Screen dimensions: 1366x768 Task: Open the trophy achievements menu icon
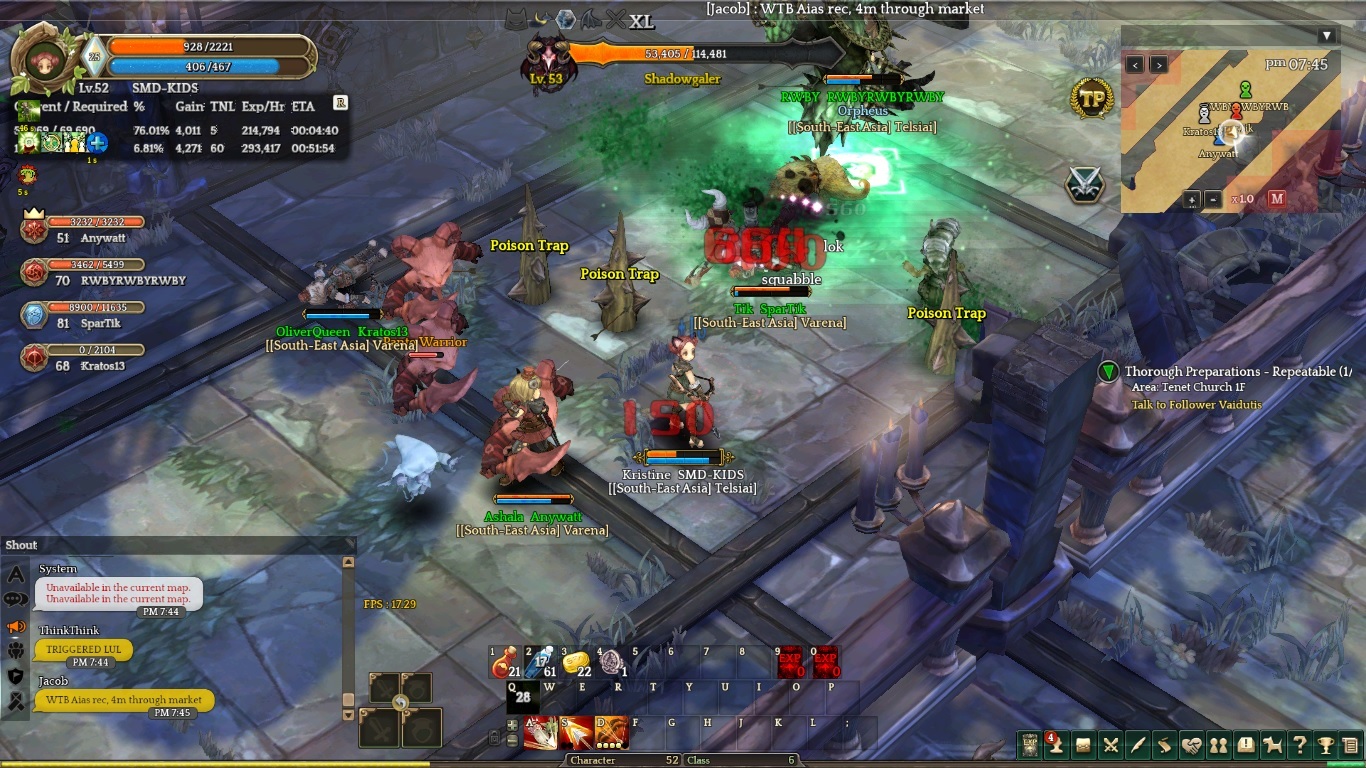[x=1326, y=745]
